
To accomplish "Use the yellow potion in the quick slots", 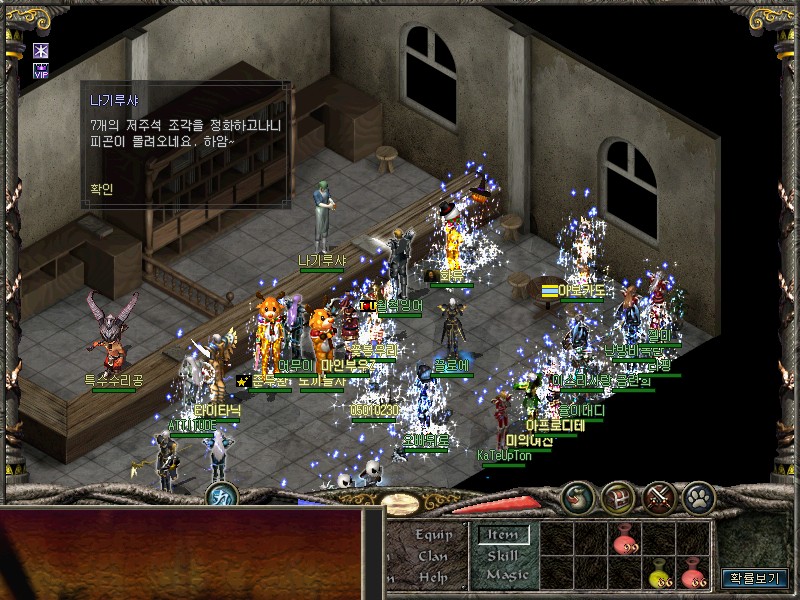I will coord(659,575).
